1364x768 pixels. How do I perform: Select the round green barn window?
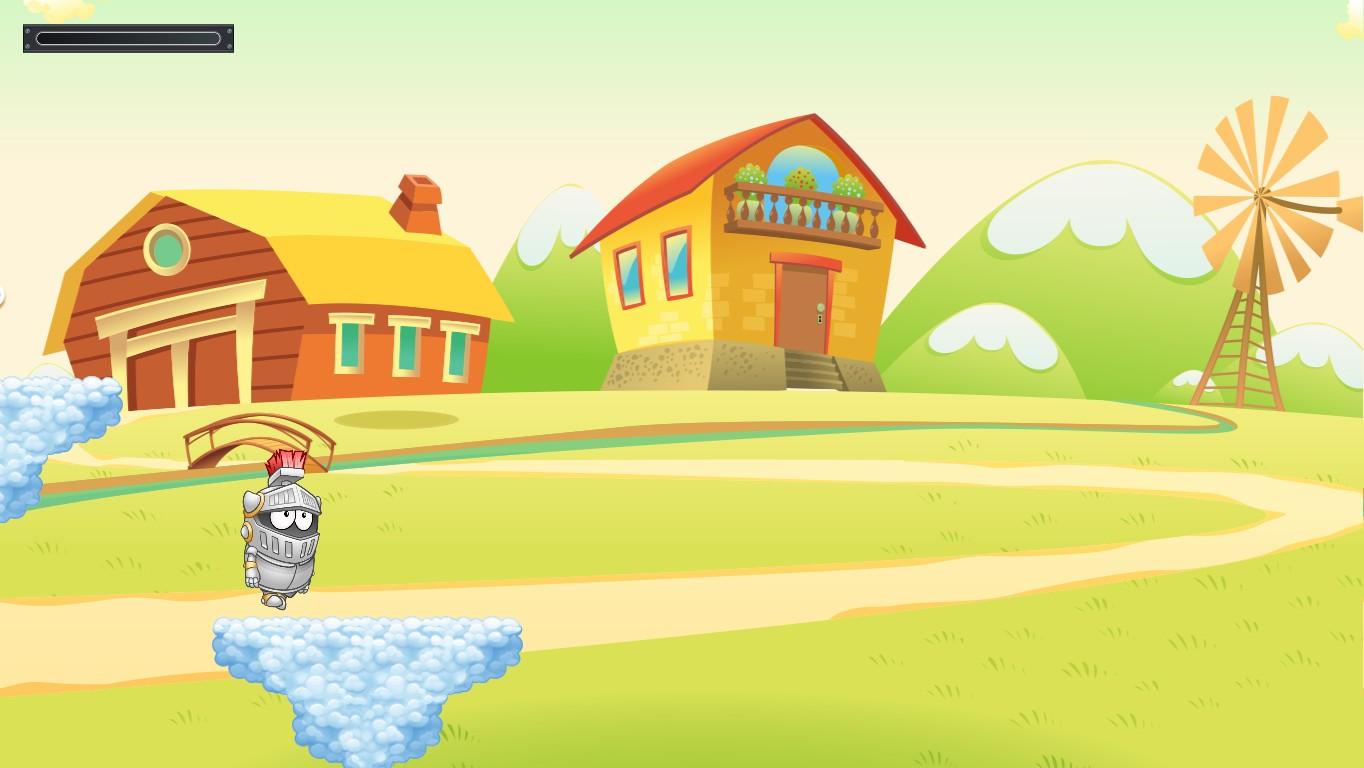click(166, 249)
